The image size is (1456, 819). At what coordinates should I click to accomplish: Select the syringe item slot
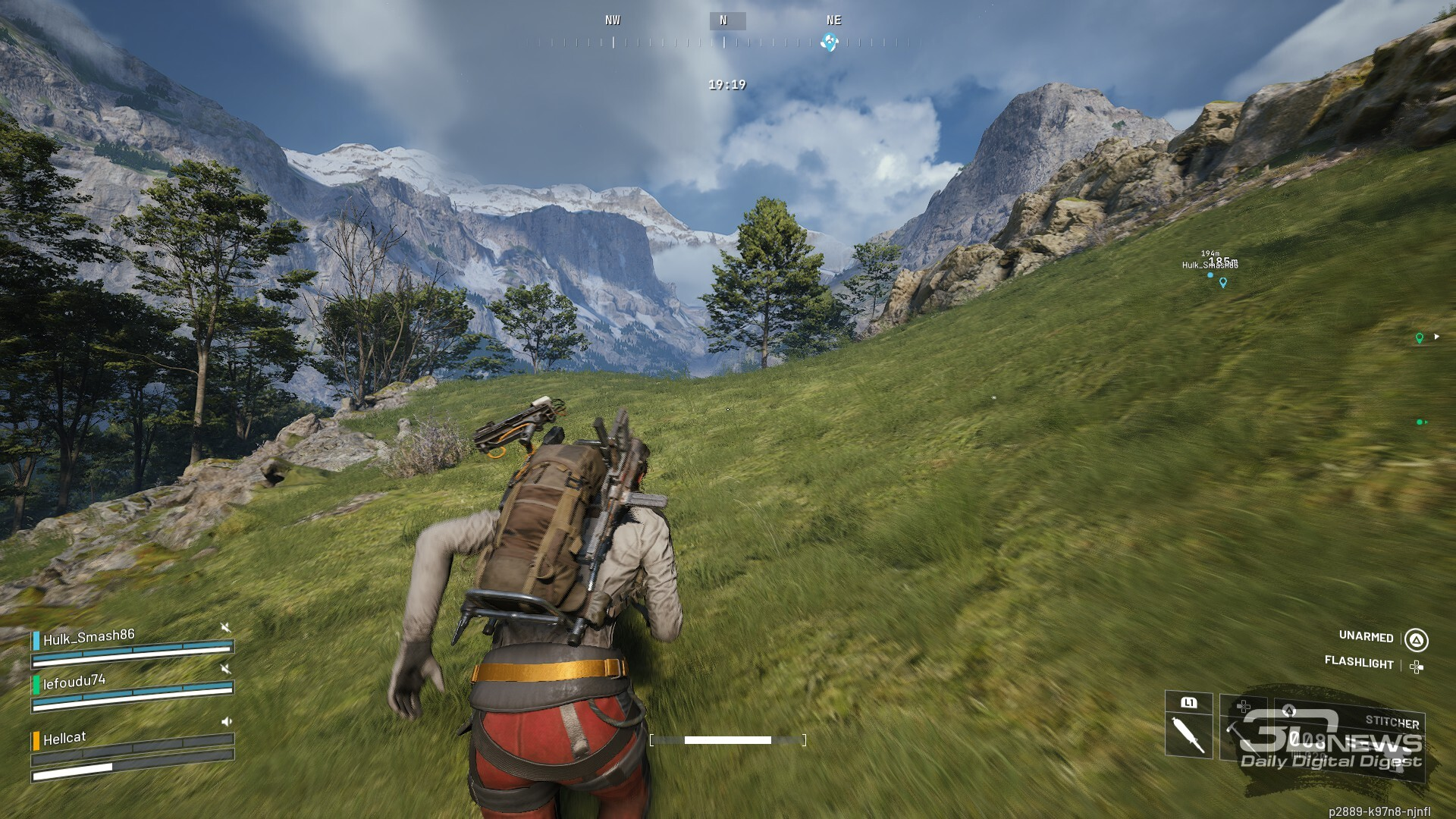[x=1188, y=733]
